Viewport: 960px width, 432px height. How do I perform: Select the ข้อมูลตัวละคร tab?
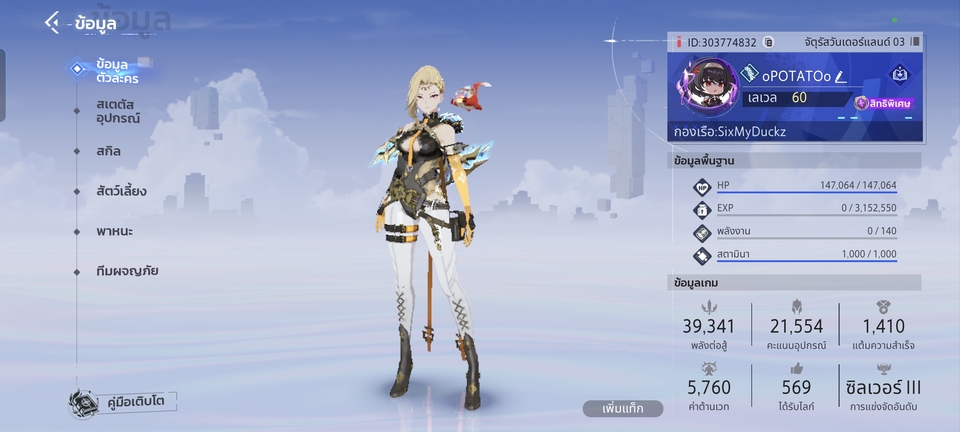tap(110, 70)
